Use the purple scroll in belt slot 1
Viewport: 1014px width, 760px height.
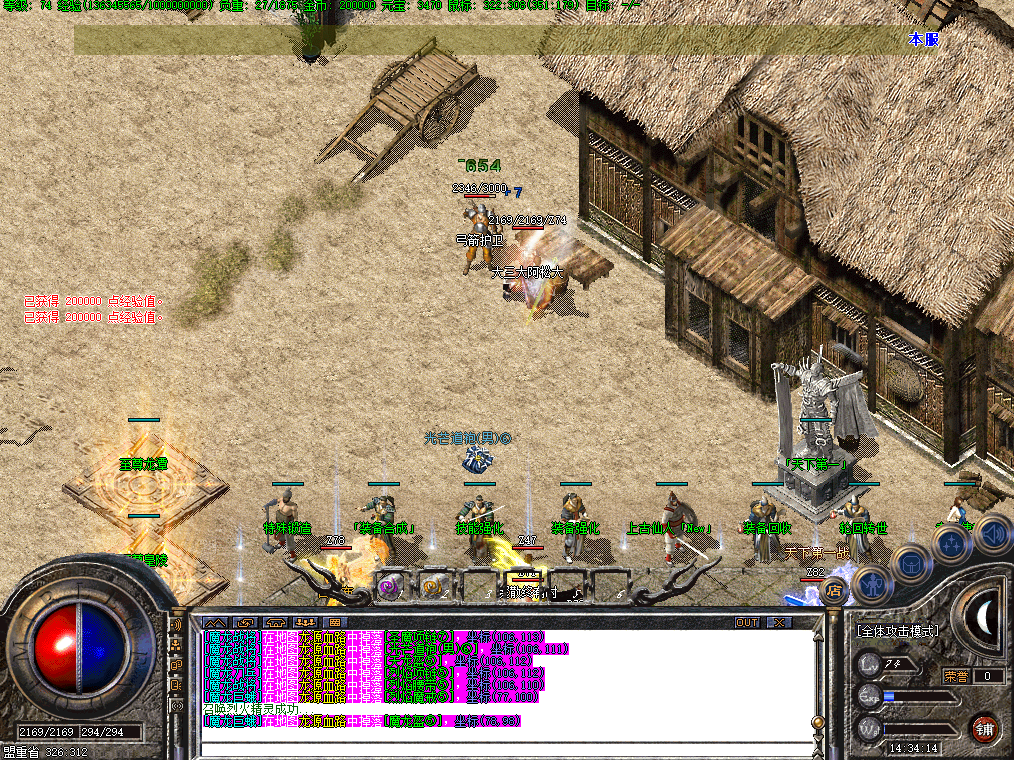click(x=391, y=587)
